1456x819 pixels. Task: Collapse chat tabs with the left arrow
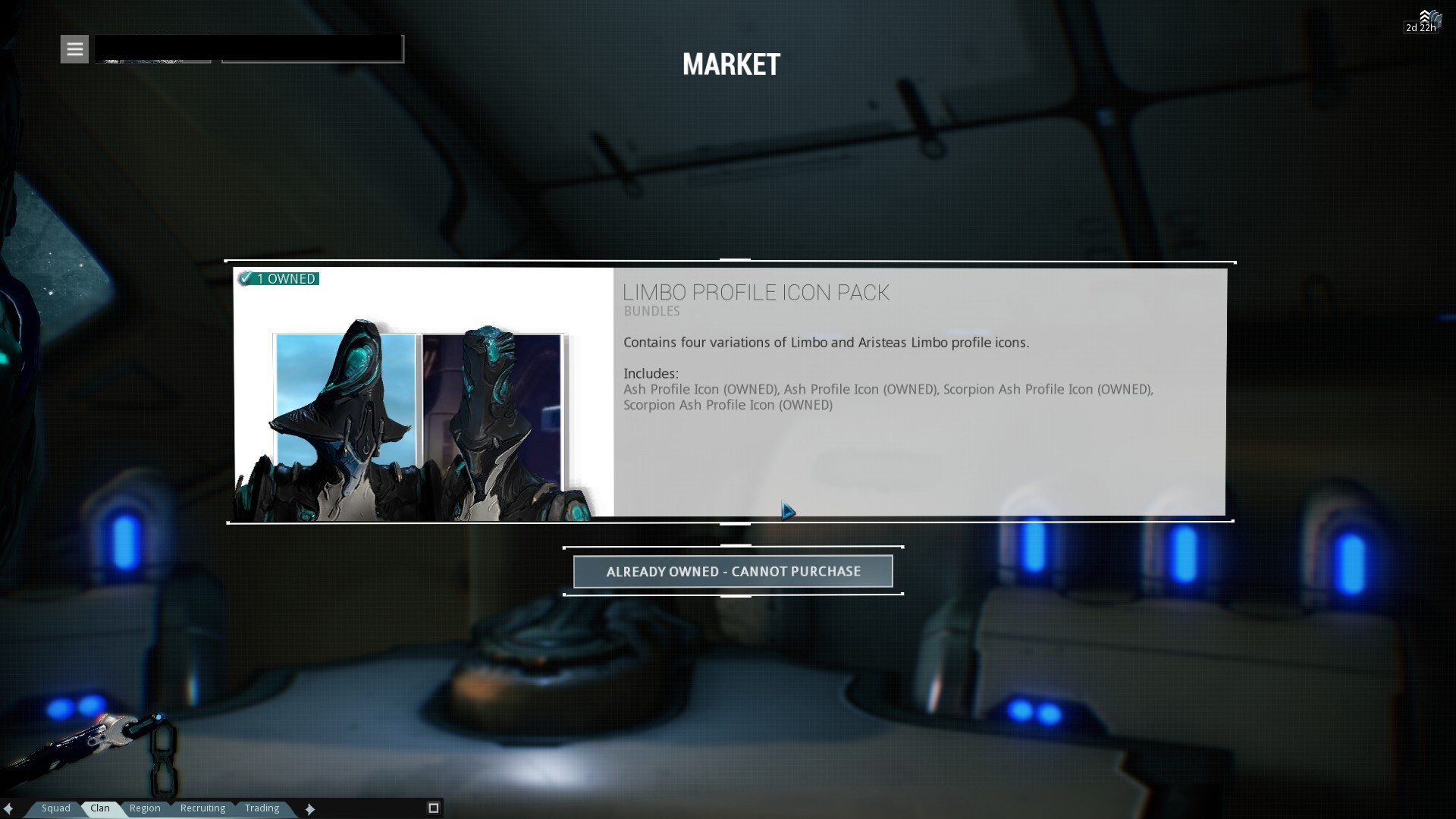click(x=8, y=808)
